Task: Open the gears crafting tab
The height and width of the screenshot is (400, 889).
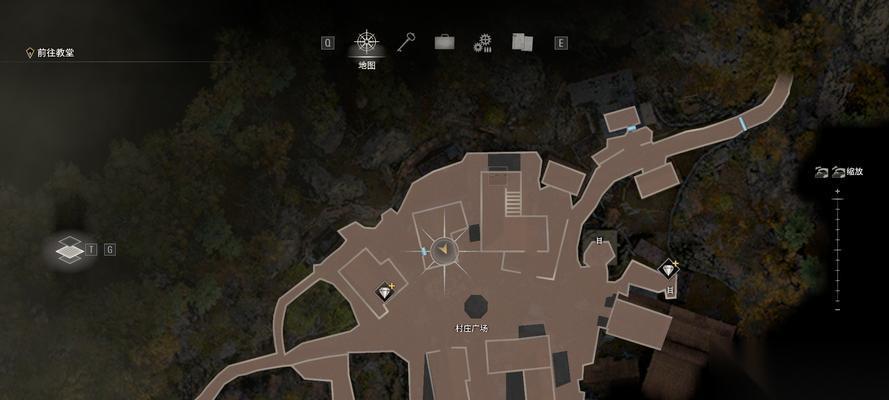Action: pyautogui.click(x=484, y=42)
